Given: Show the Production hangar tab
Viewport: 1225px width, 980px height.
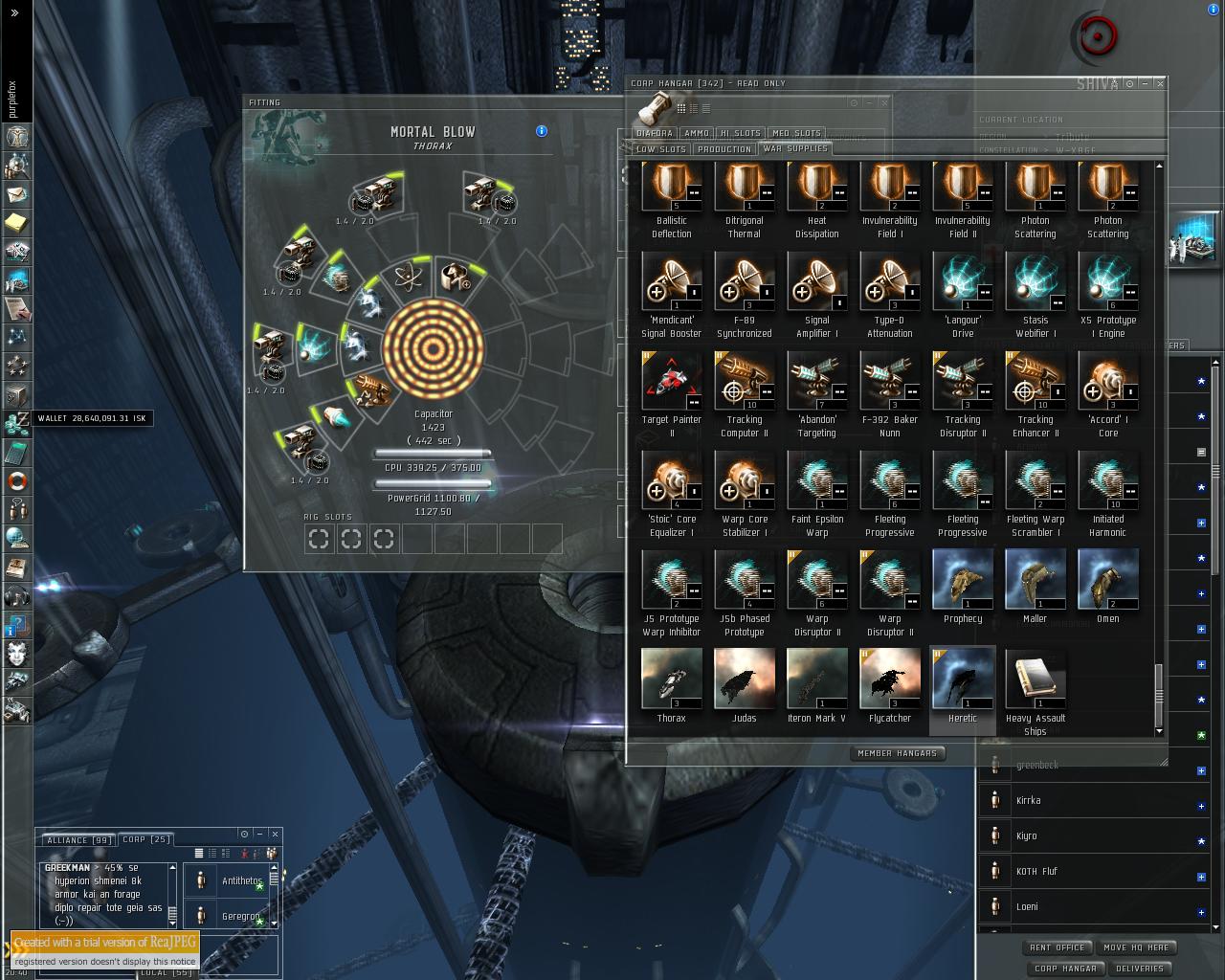Looking at the screenshot, I should tap(724, 149).
